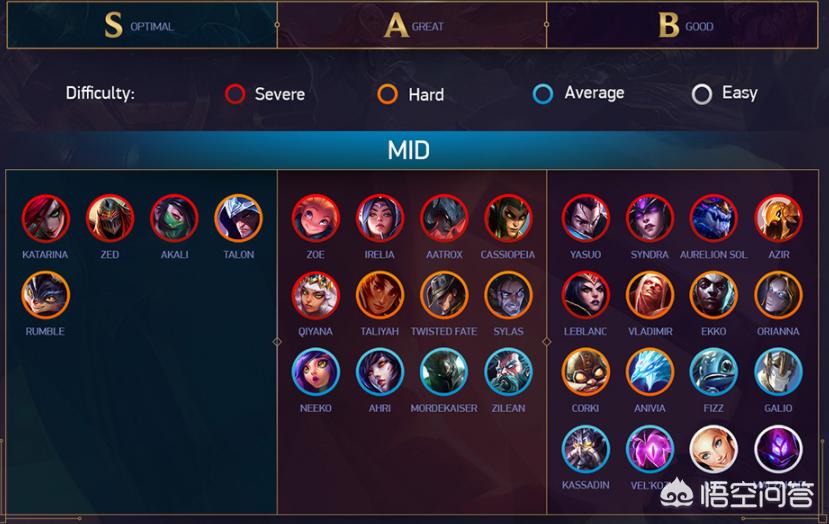Choose Zed from the S tier
This screenshot has height=524, width=829.
[x=109, y=218]
